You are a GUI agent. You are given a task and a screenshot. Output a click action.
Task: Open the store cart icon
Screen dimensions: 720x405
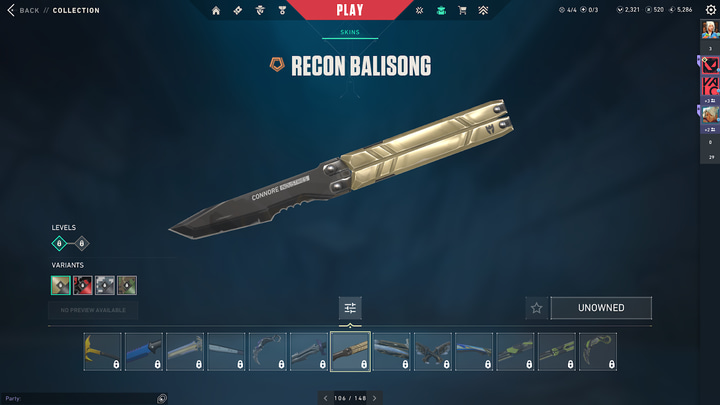(462, 10)
